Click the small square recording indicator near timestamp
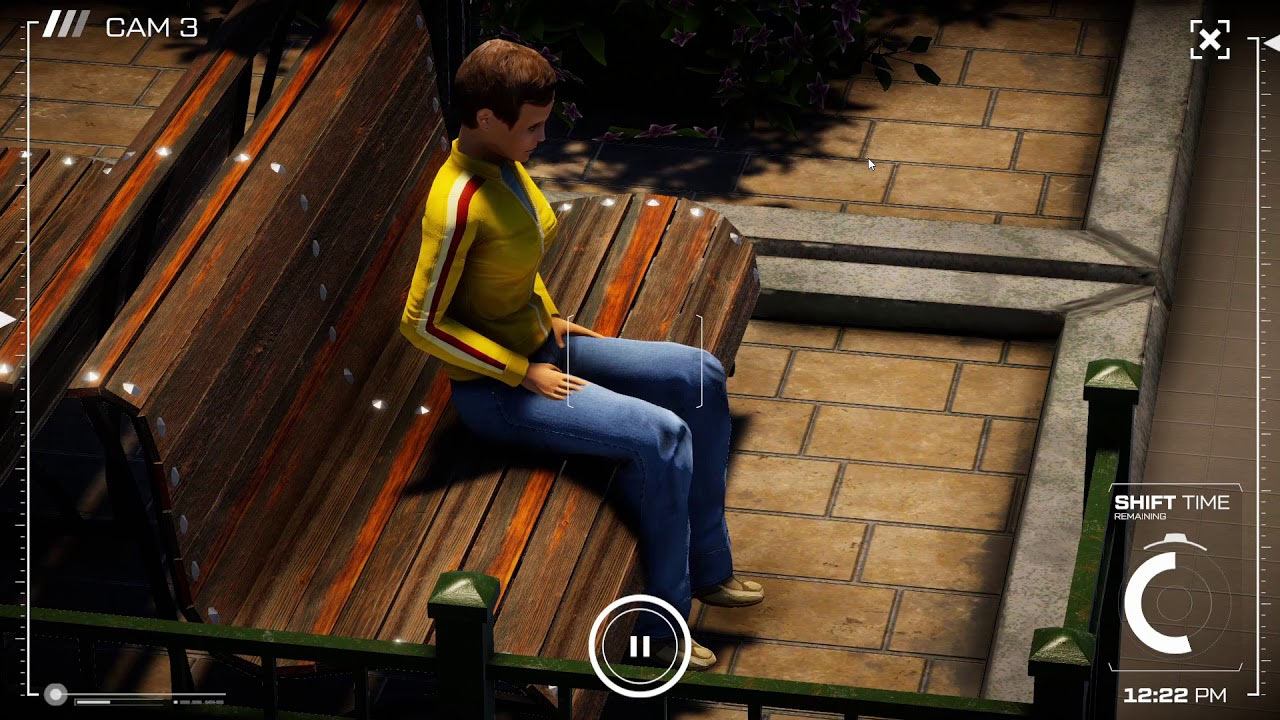 click(x=174, y=701)
